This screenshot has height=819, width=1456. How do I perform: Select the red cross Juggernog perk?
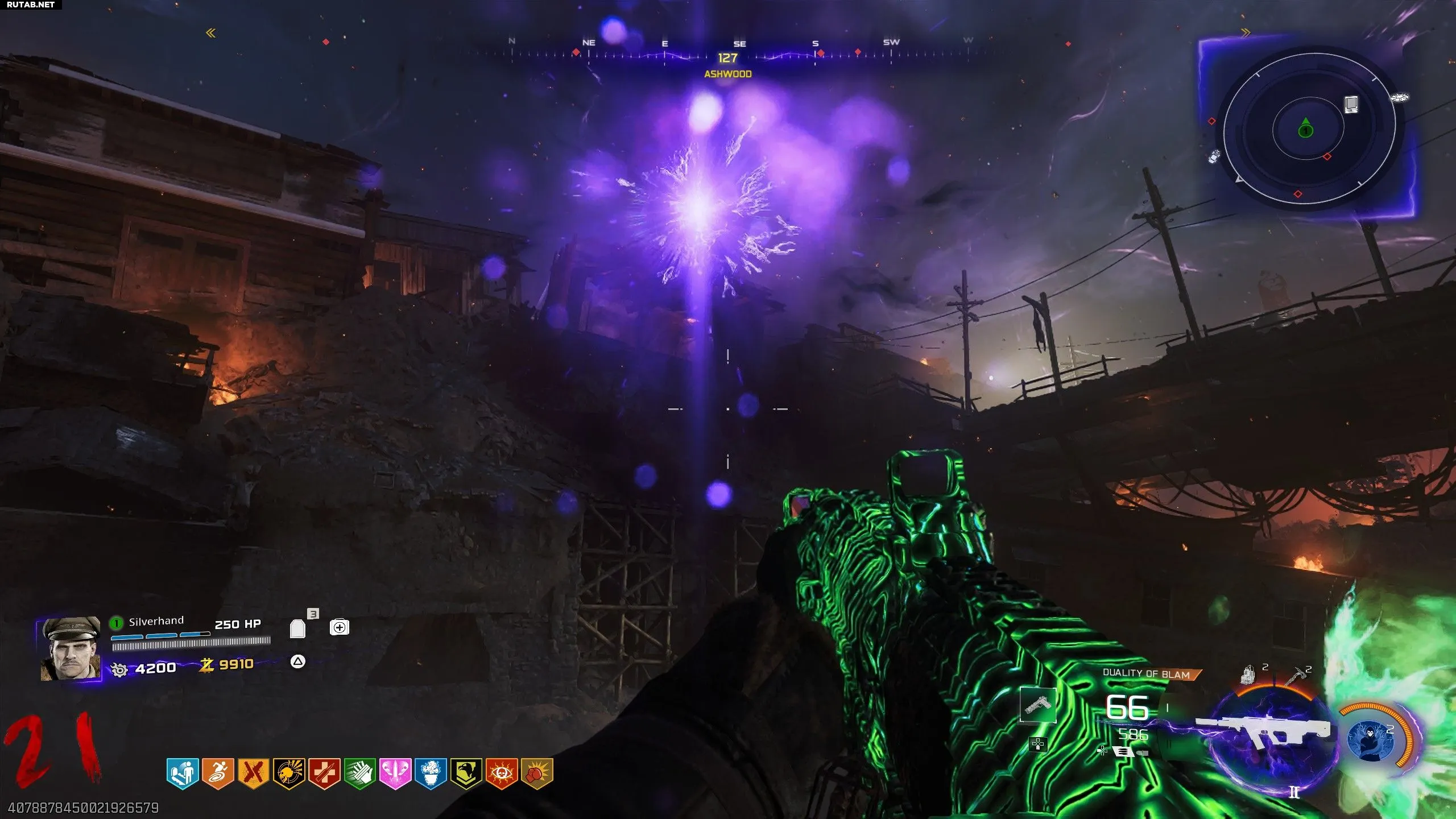[324, 773]
